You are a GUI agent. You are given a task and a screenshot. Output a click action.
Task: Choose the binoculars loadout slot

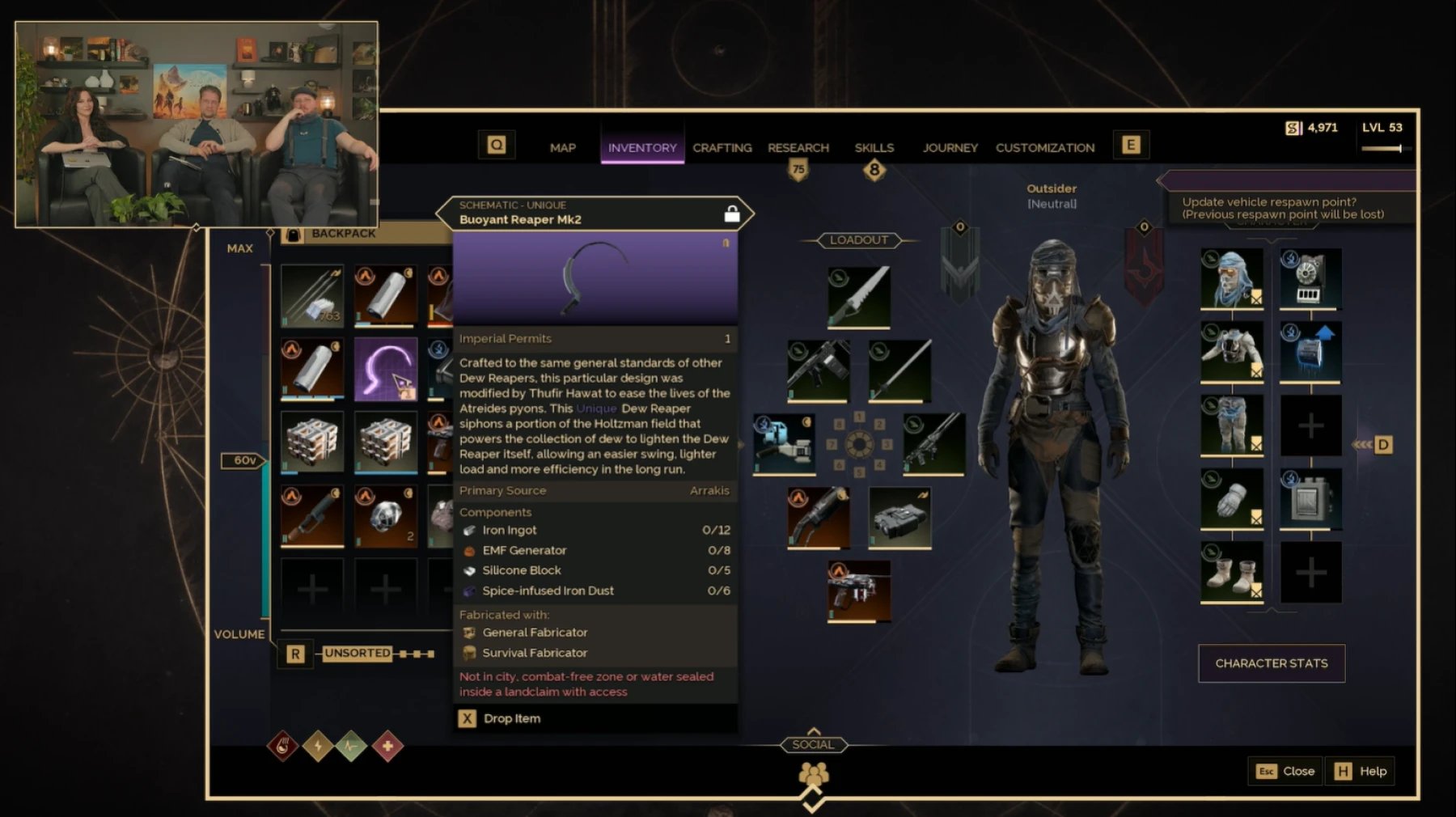(899, 517)
